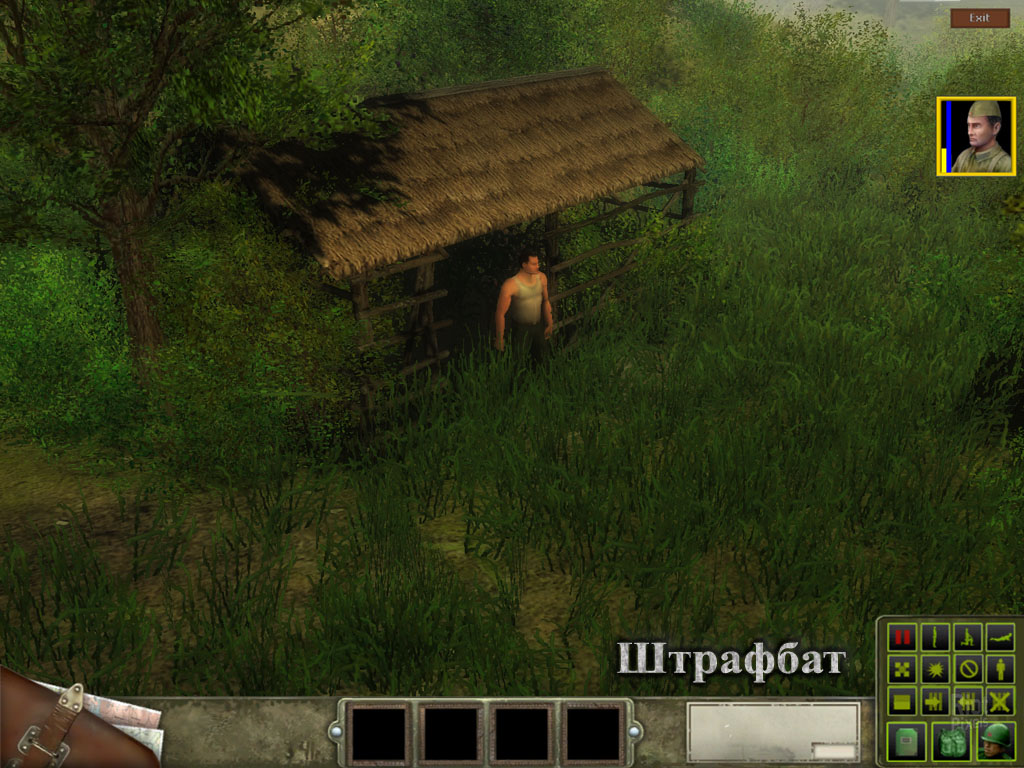Set the soldier to standing stance
This screenshot has height=768, width=1024.
(935, 637)
